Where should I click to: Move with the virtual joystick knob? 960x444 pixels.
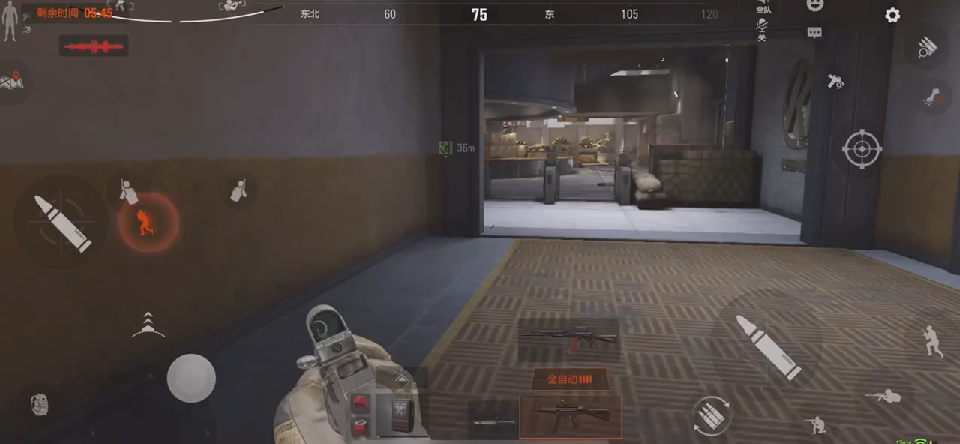tap(191, 378)
